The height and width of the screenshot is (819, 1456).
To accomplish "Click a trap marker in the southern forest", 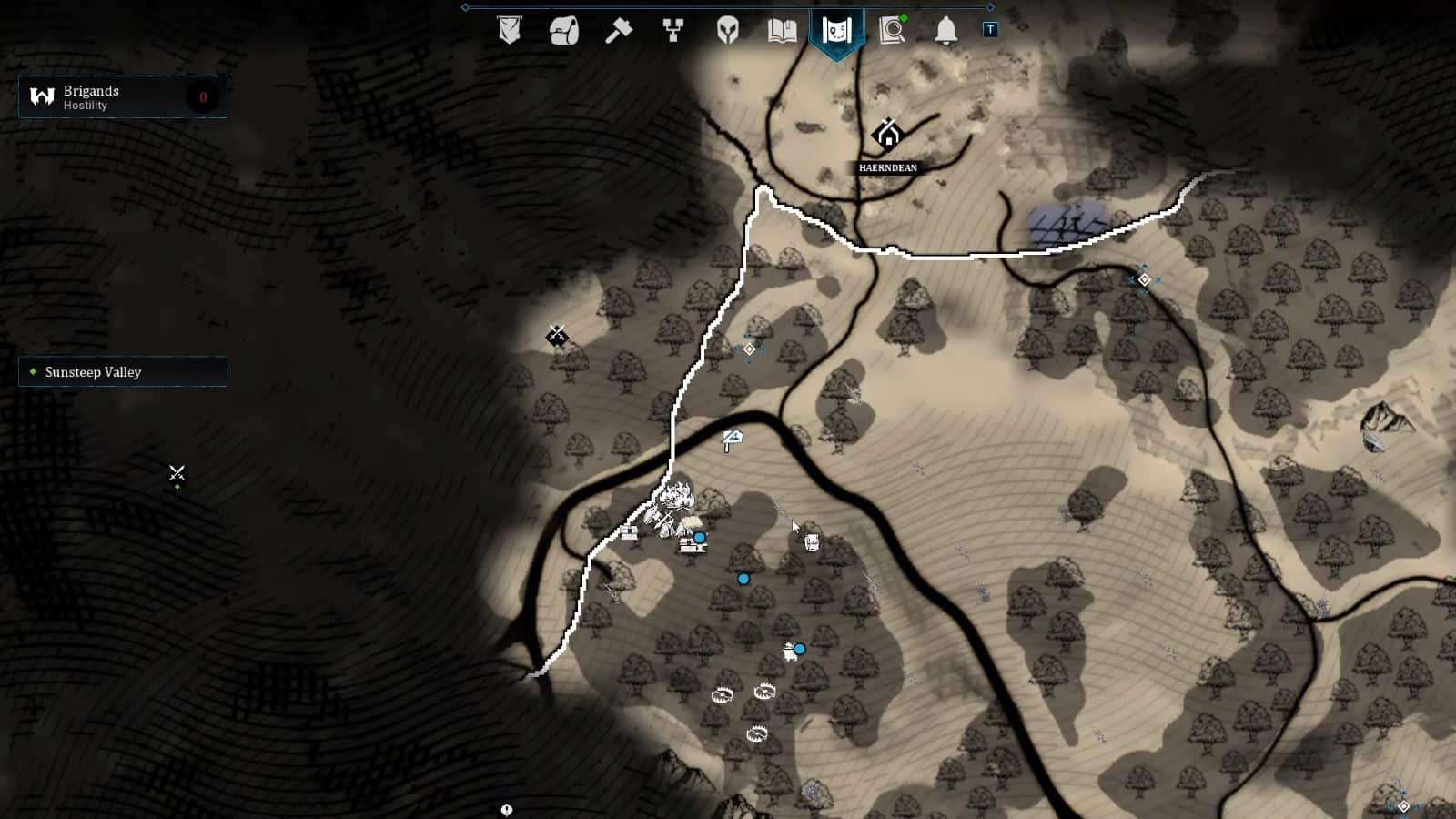I will pyautogui.click(x=722, y=694).
